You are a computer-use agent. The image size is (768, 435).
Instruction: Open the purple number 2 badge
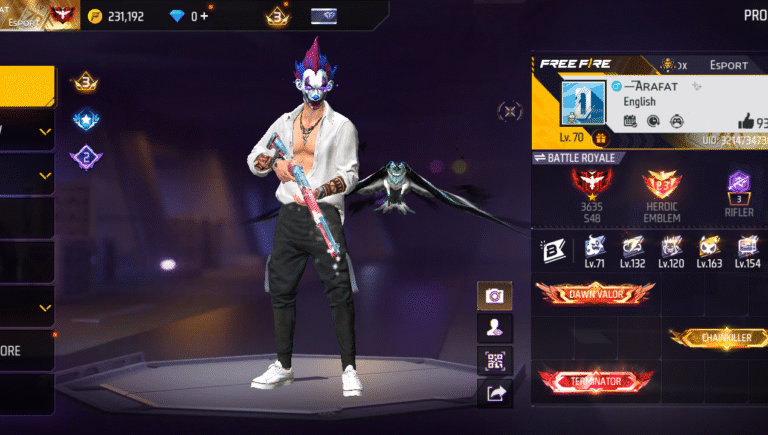(84, 157)
